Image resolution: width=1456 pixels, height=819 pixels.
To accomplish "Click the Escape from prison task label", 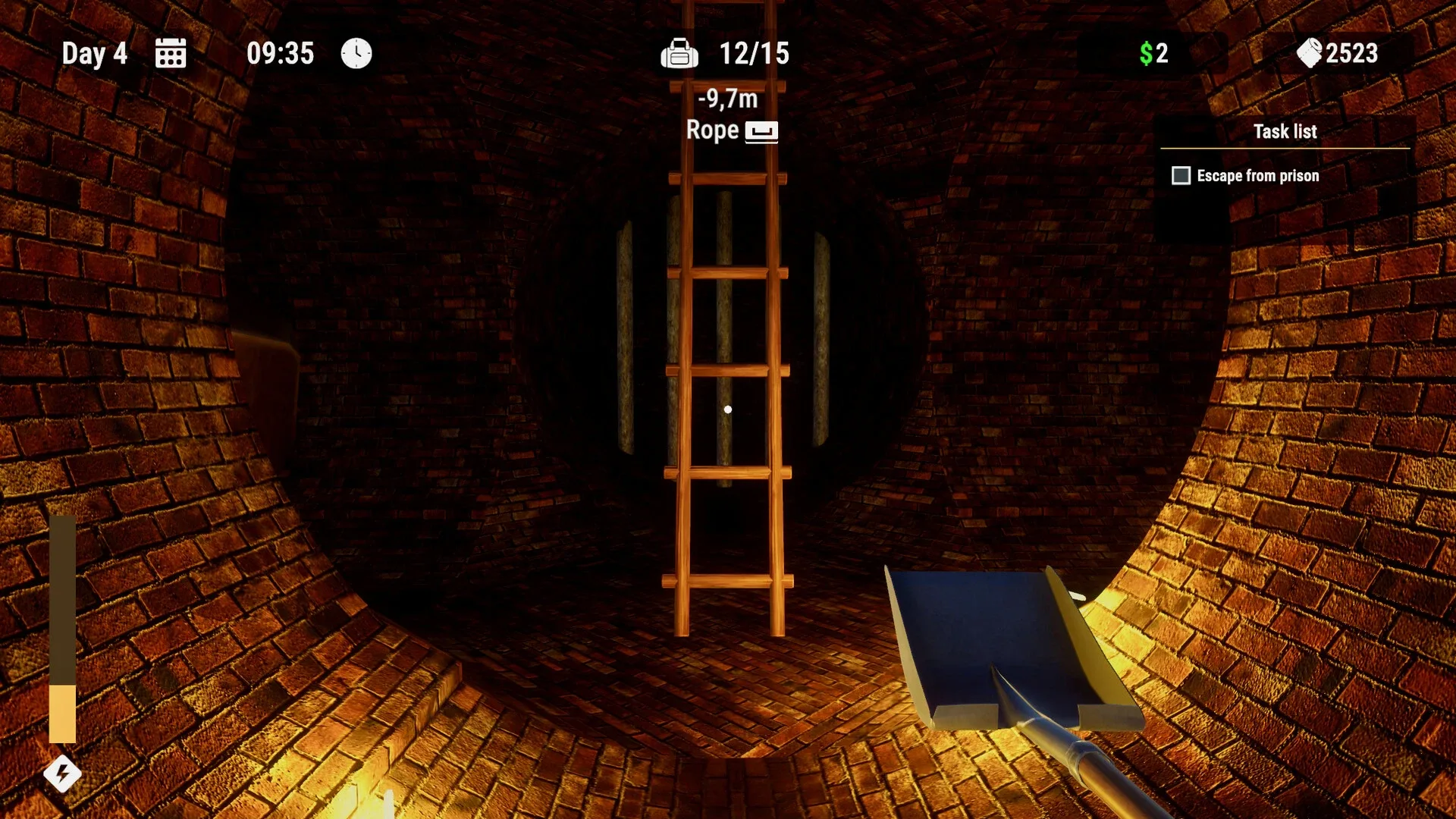I will tap(1257, 175).
